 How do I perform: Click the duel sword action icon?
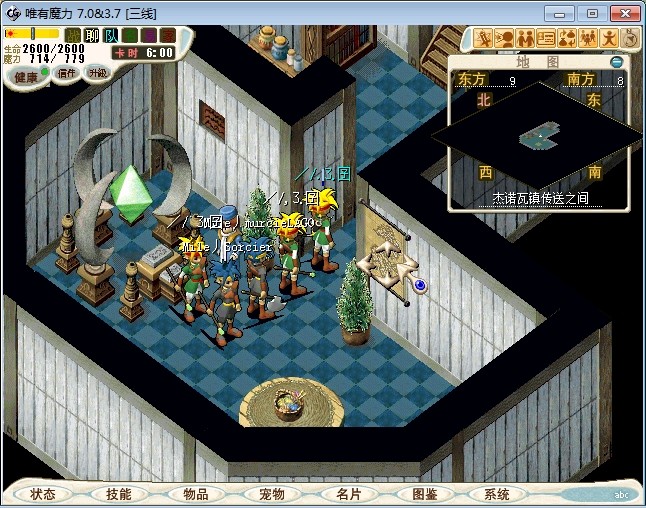tap(484, 38)
